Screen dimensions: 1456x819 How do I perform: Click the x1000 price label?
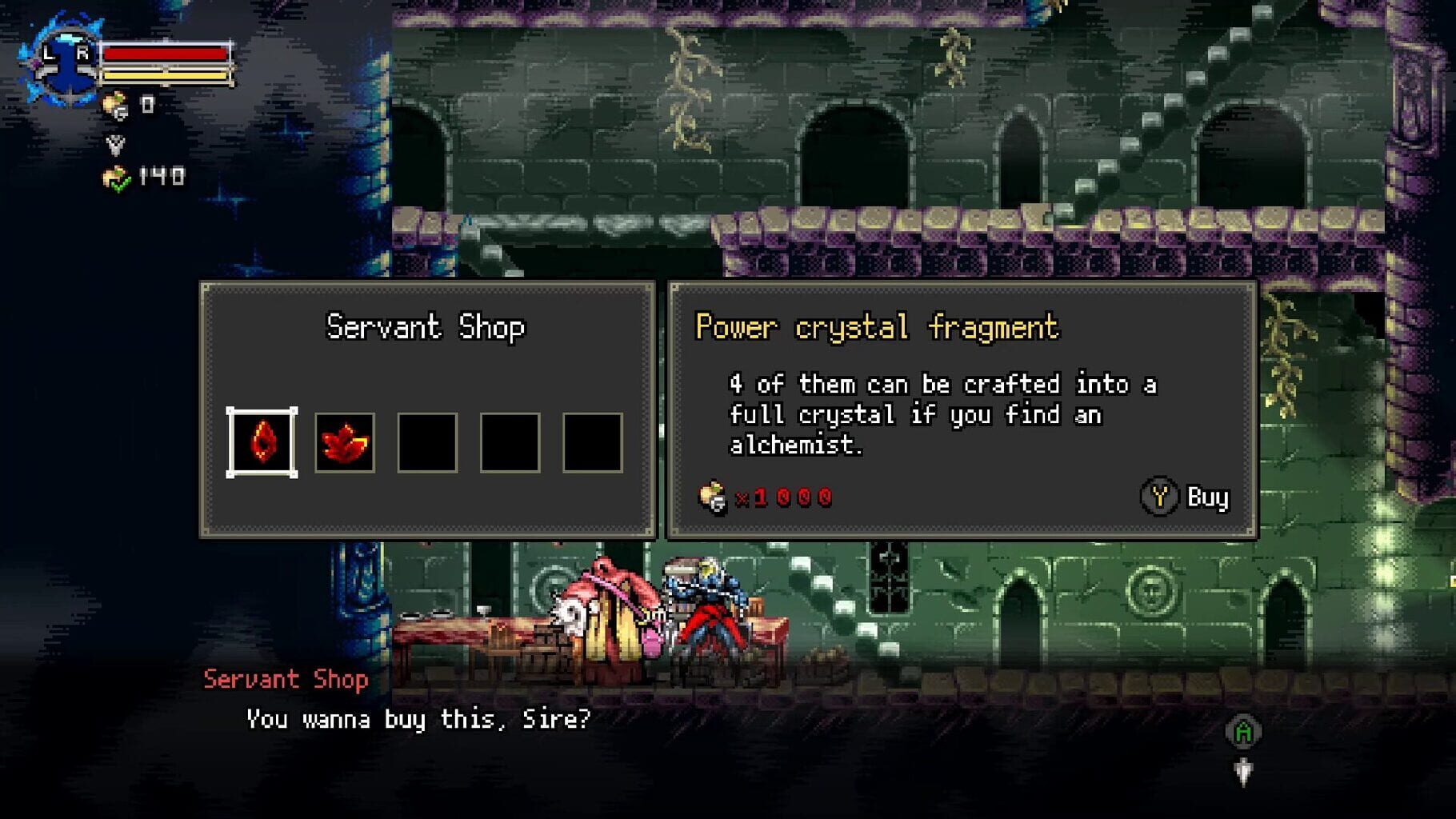[x=786, y=496]
